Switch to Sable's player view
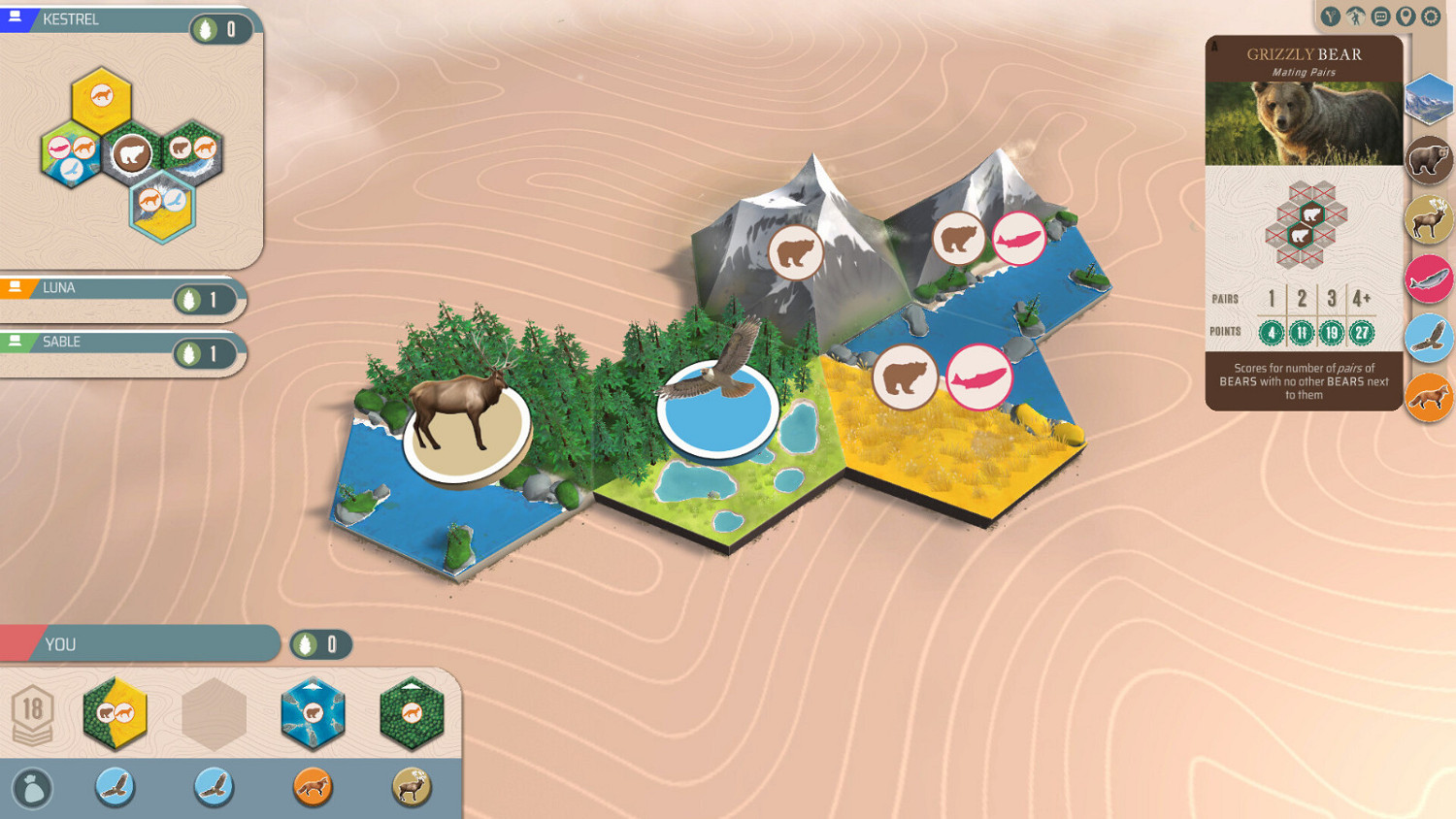1456x819 pixels. tap(58, 342)
